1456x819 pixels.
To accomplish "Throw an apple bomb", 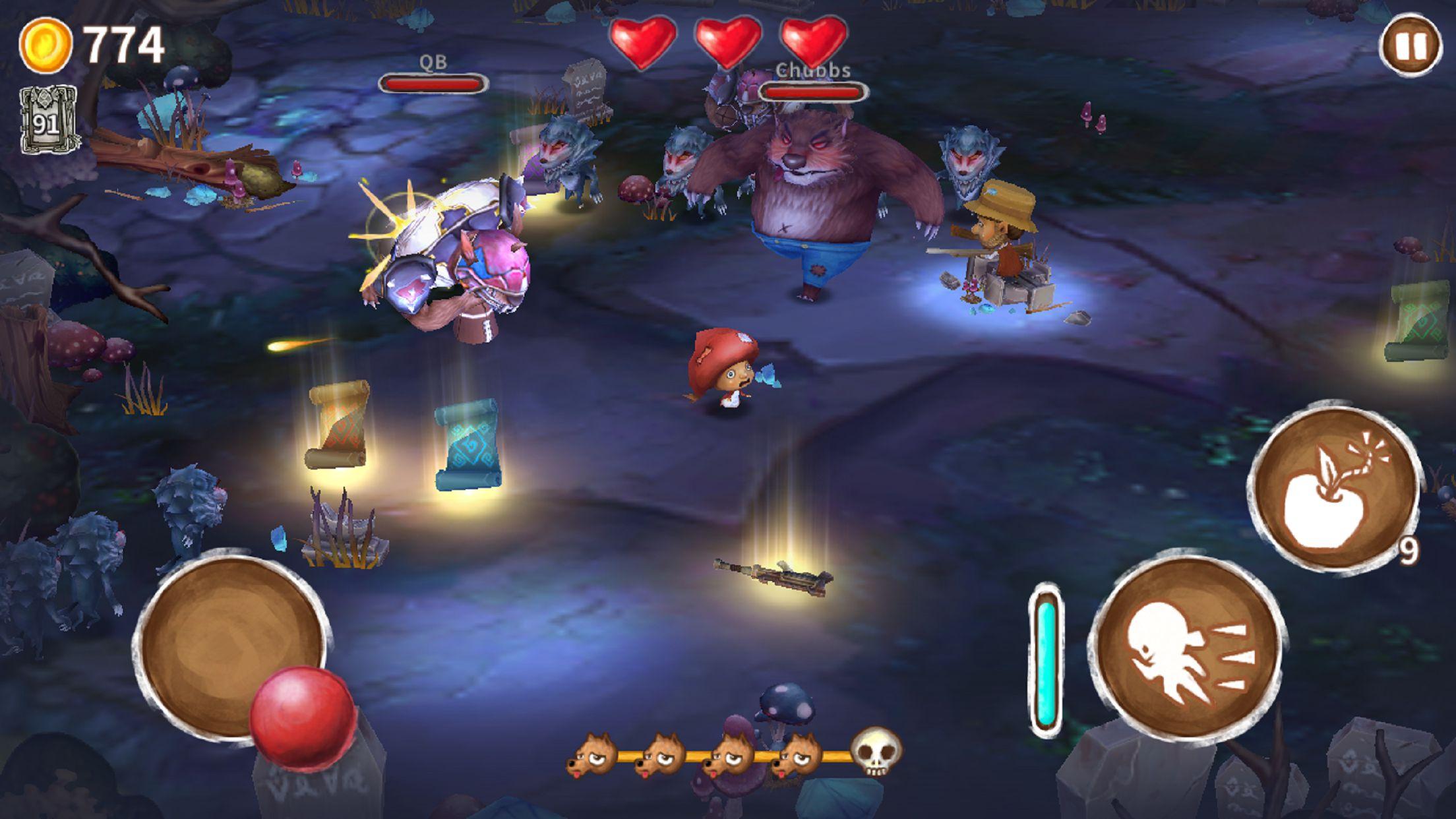I will [1332, 489].
